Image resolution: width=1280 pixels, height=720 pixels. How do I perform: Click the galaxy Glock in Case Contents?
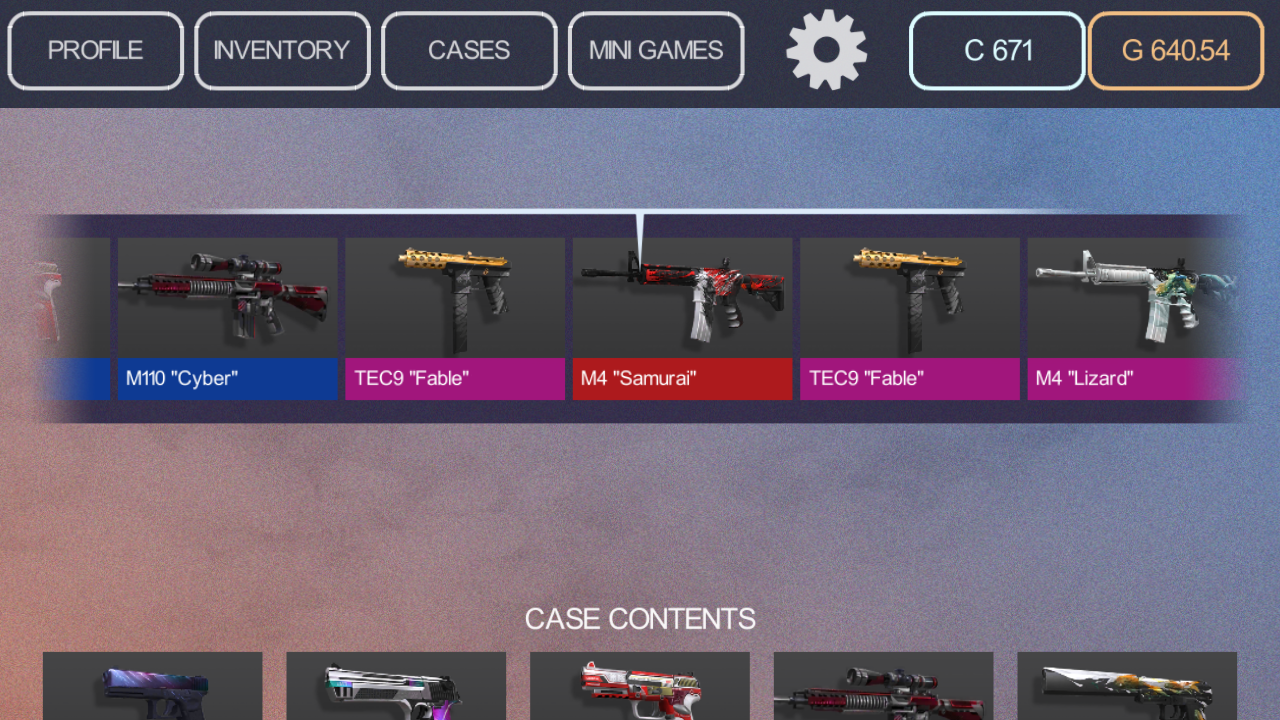click(152, 690)
